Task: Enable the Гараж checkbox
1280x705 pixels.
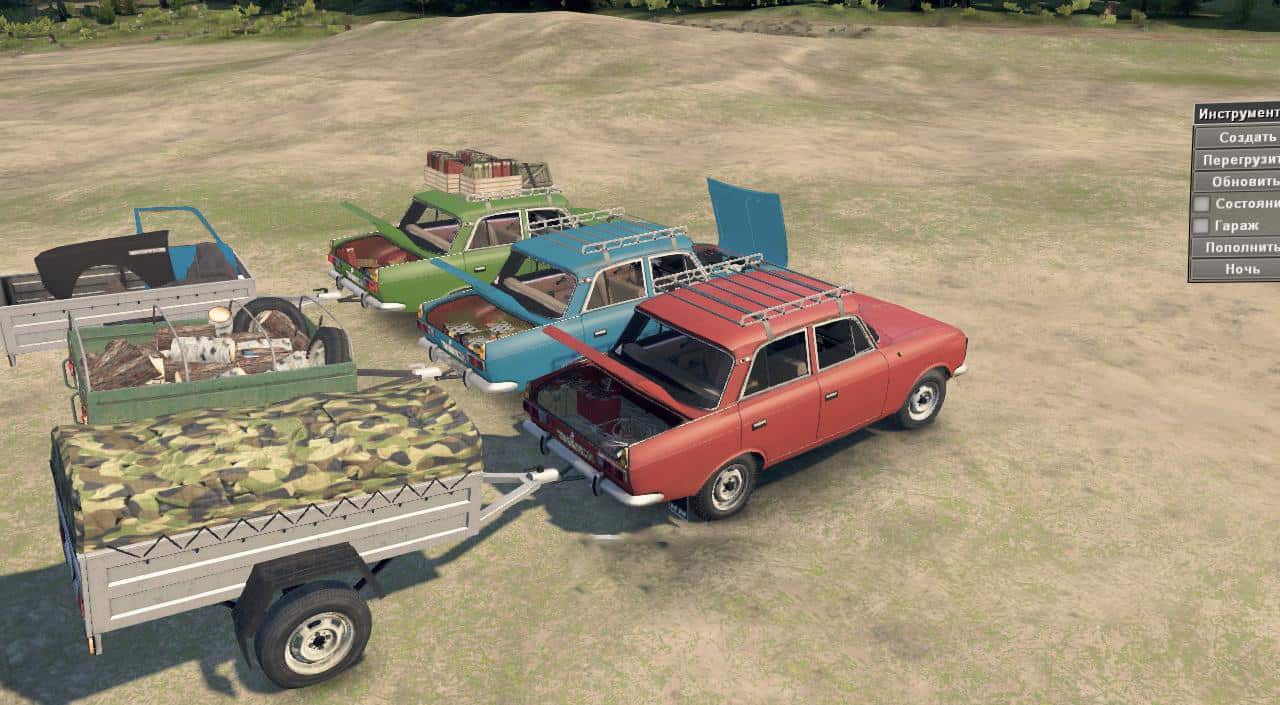Action: tap(1201, 225)
